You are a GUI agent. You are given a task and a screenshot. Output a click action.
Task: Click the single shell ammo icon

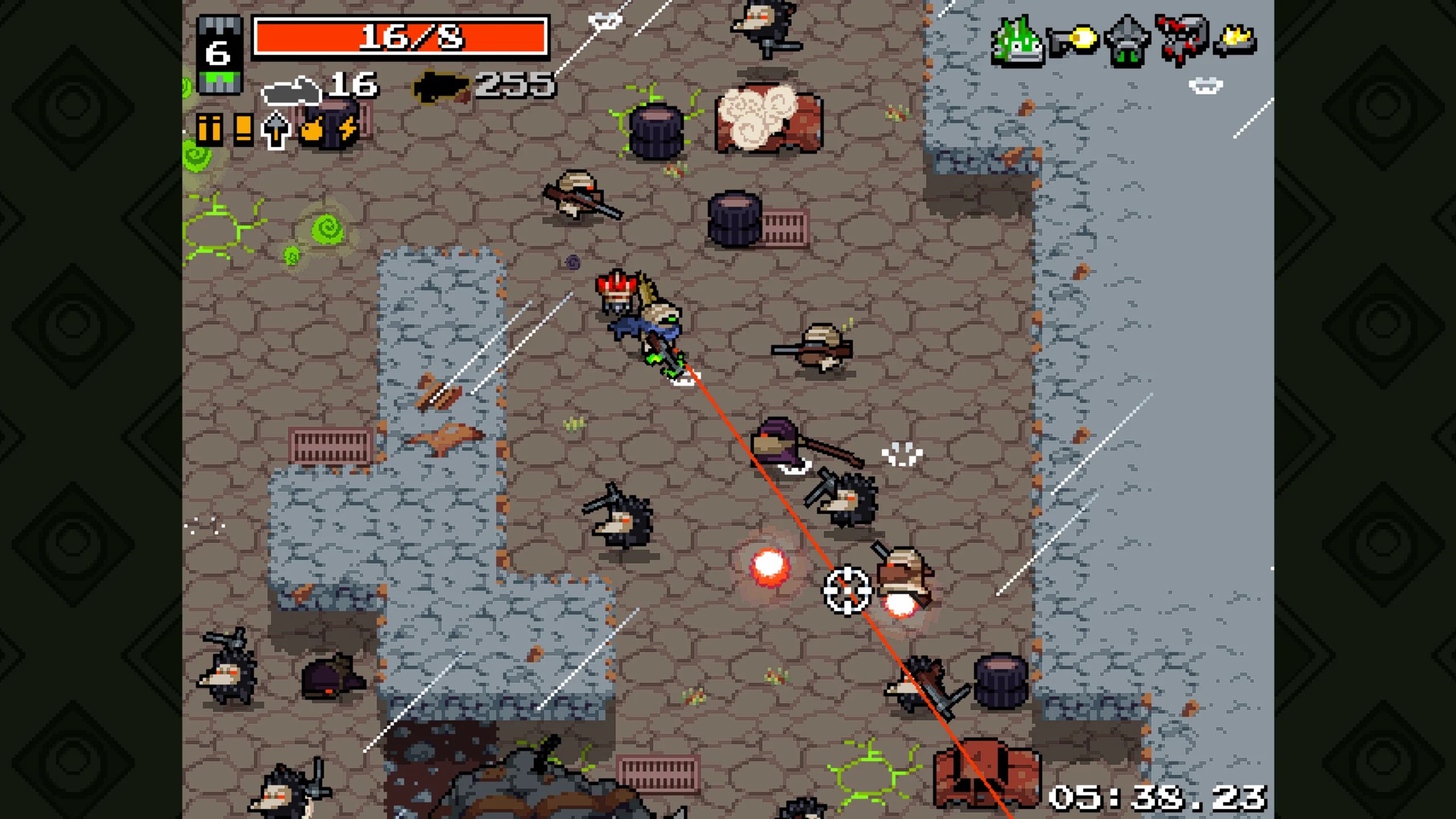tap(243, 130)
